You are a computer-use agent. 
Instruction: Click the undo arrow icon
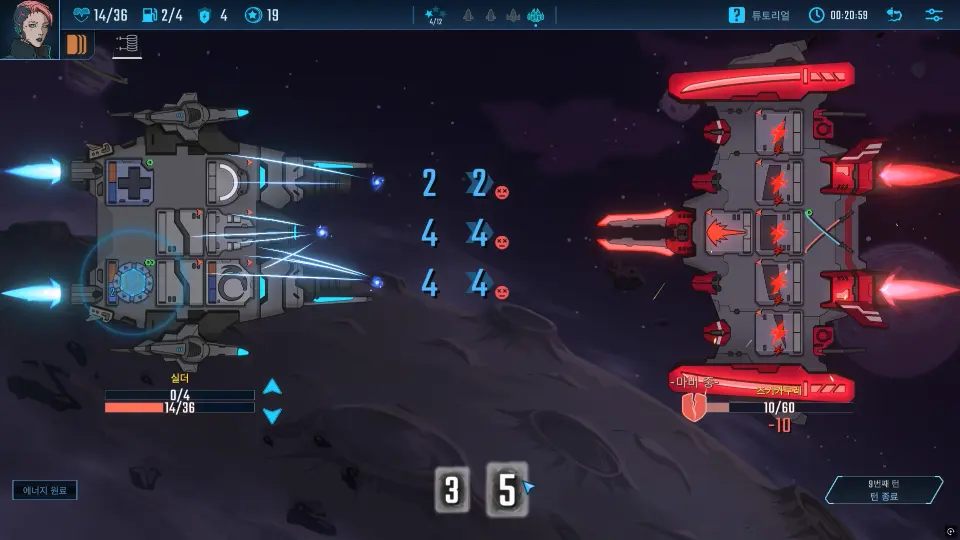coord(894,15)
